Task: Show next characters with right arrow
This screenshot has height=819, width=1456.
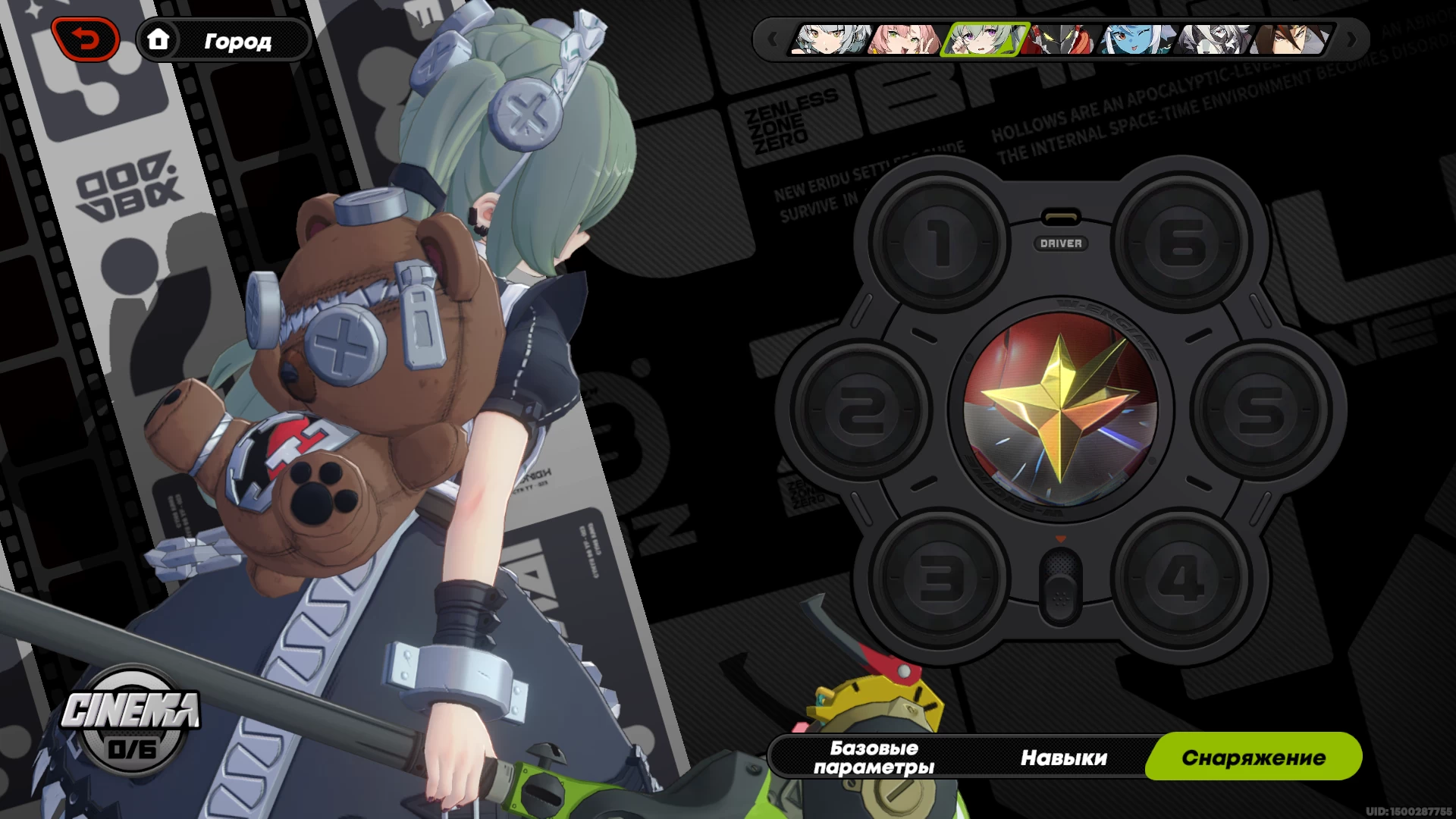Action: [1351, 39]
